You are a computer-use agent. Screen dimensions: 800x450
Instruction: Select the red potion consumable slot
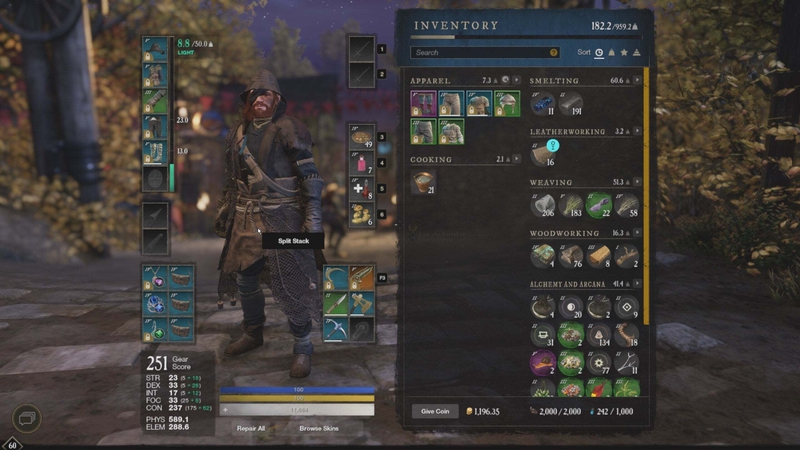[x=362, y=163]
